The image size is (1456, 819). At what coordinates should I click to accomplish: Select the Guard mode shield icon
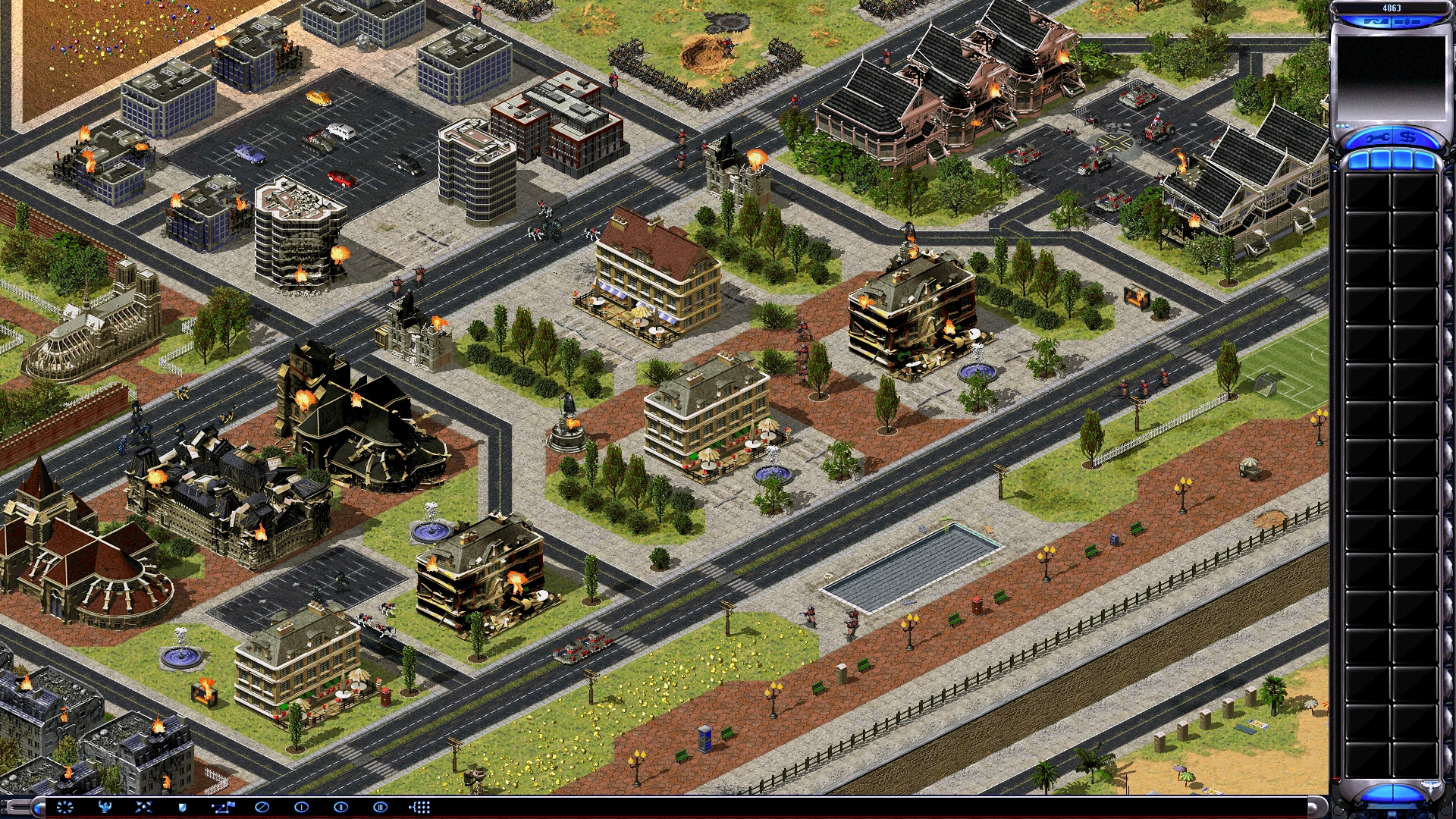point(183,808)
